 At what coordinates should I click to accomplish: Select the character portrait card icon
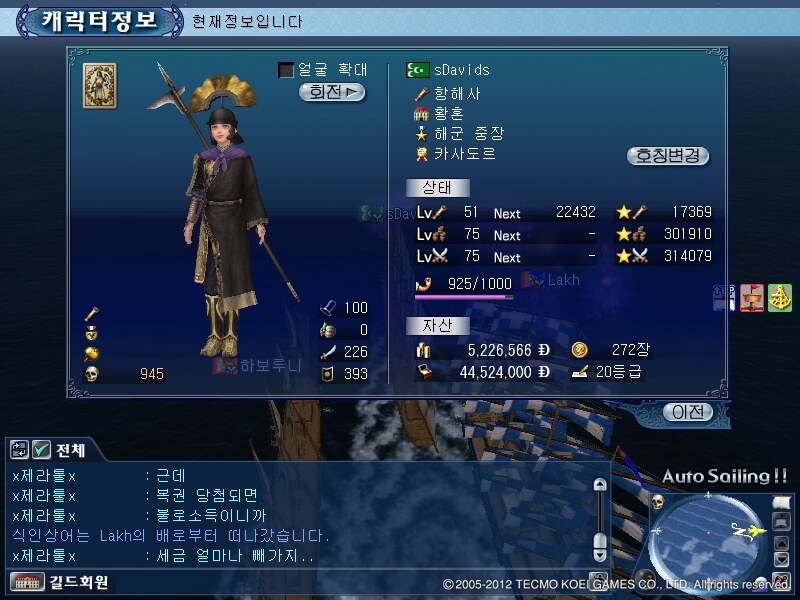(99, 85)
